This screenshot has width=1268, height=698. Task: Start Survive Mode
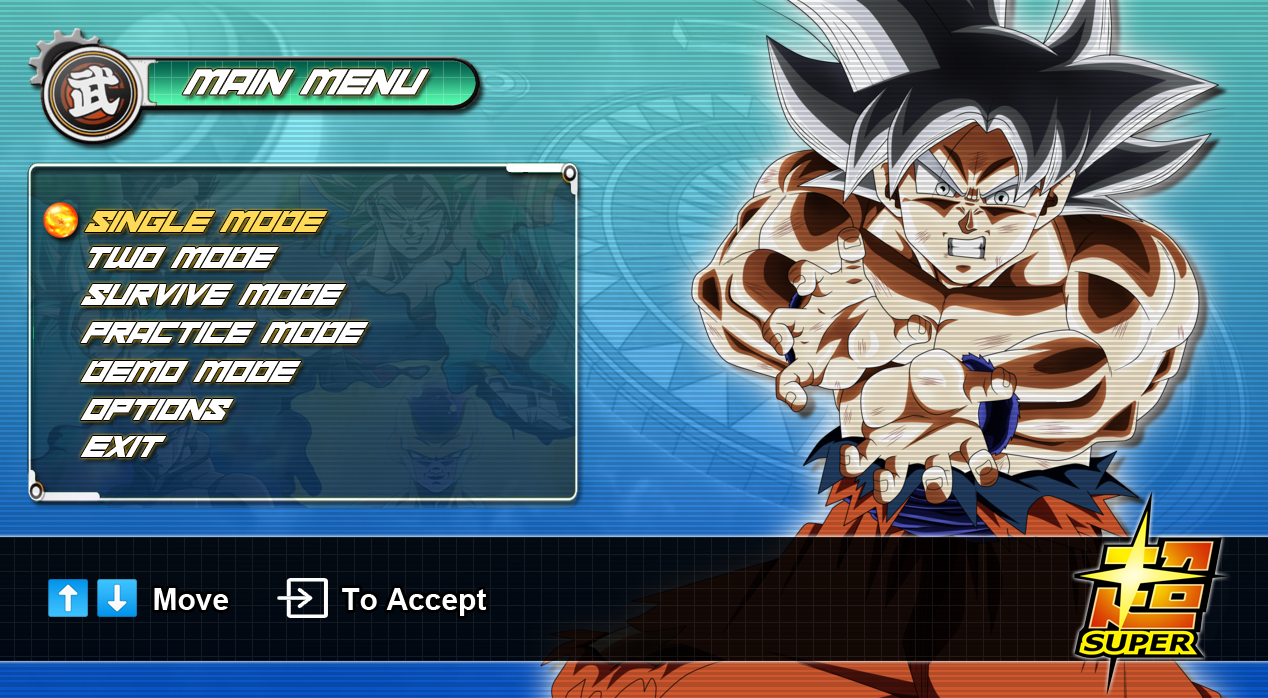click(x=212, y=295)
